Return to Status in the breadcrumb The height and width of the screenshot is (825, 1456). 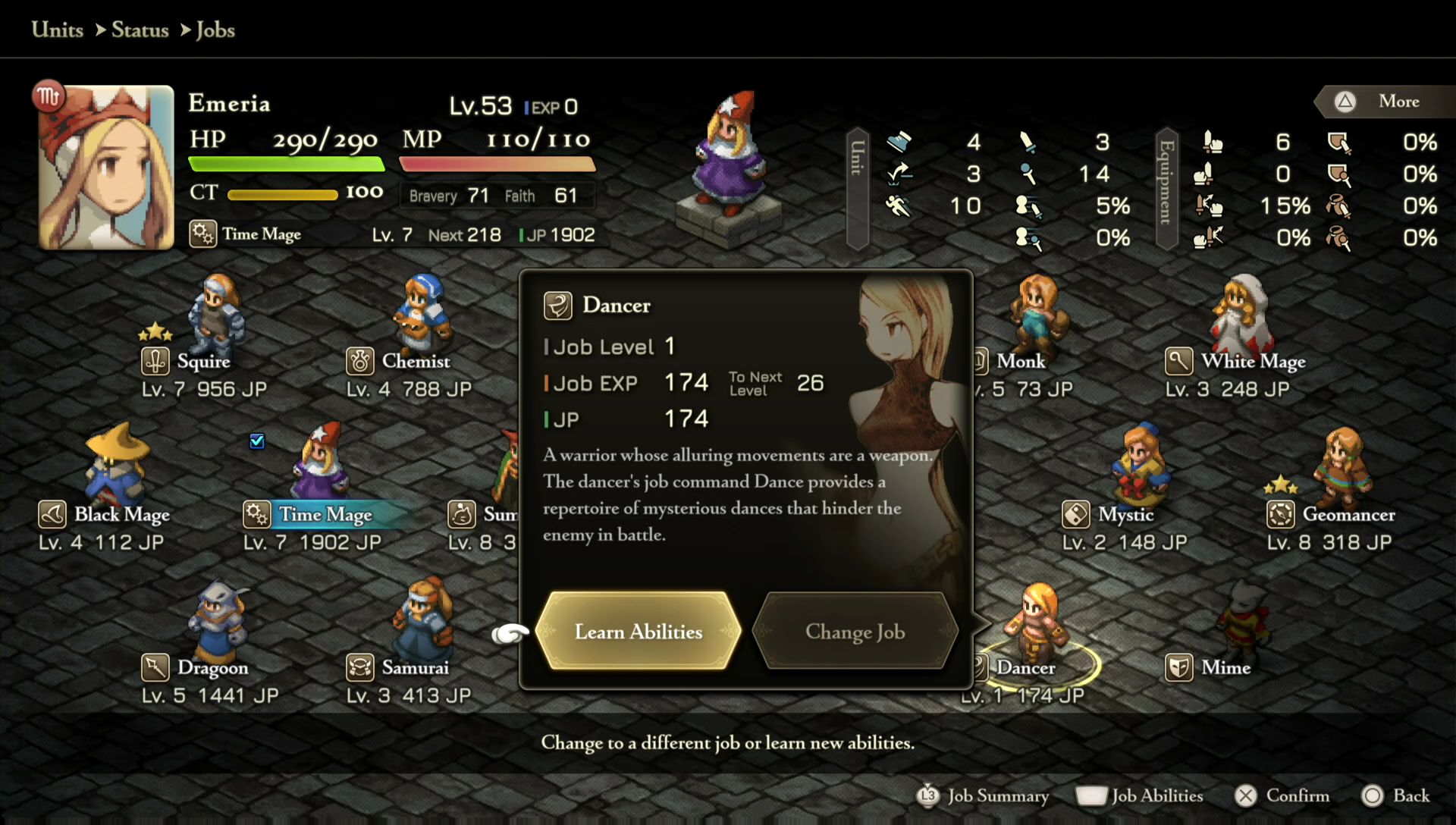click(x=140, y=30)
